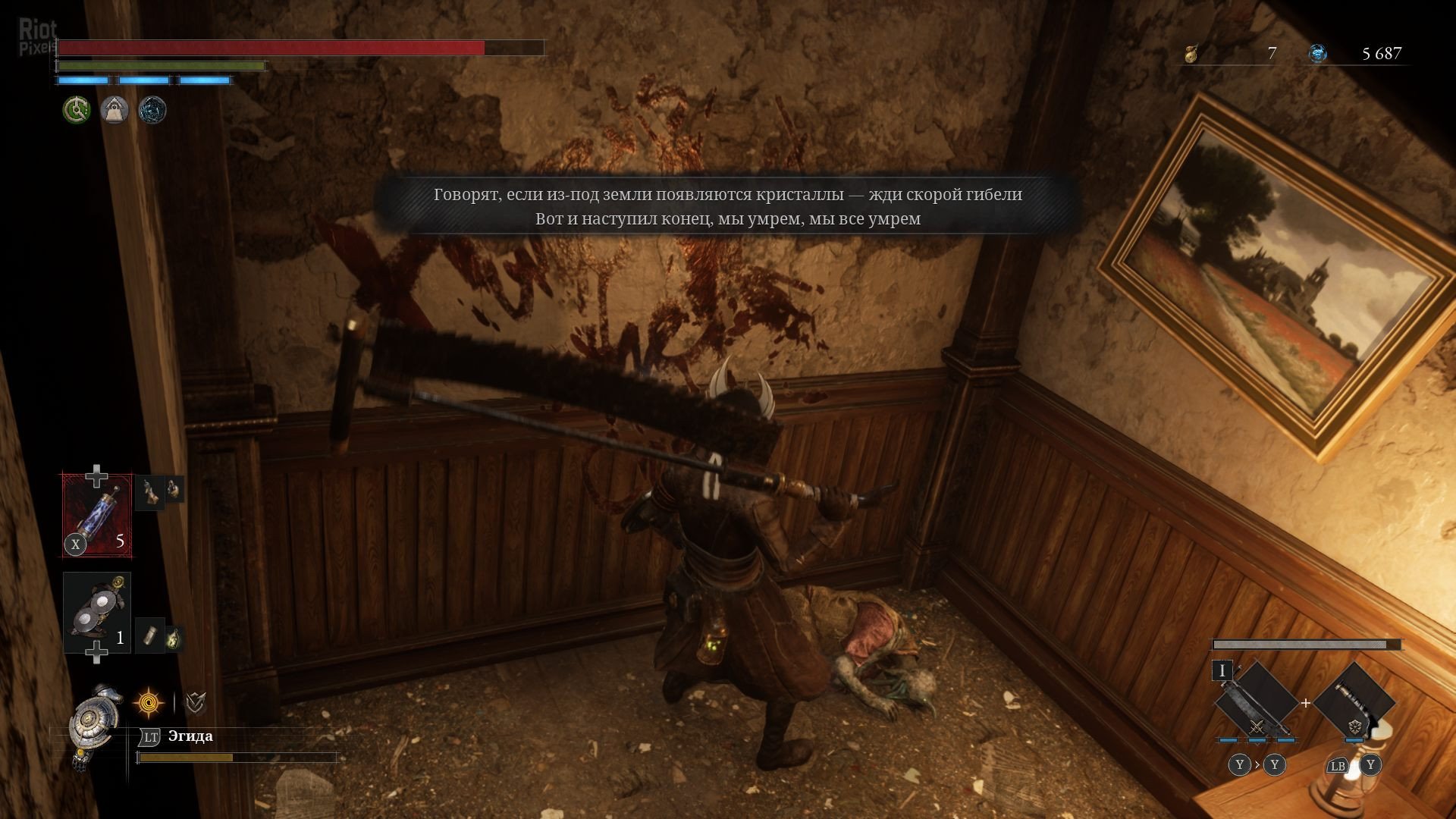
Task: Select the golden spiral sun icon
Action: tap(149, 704)
